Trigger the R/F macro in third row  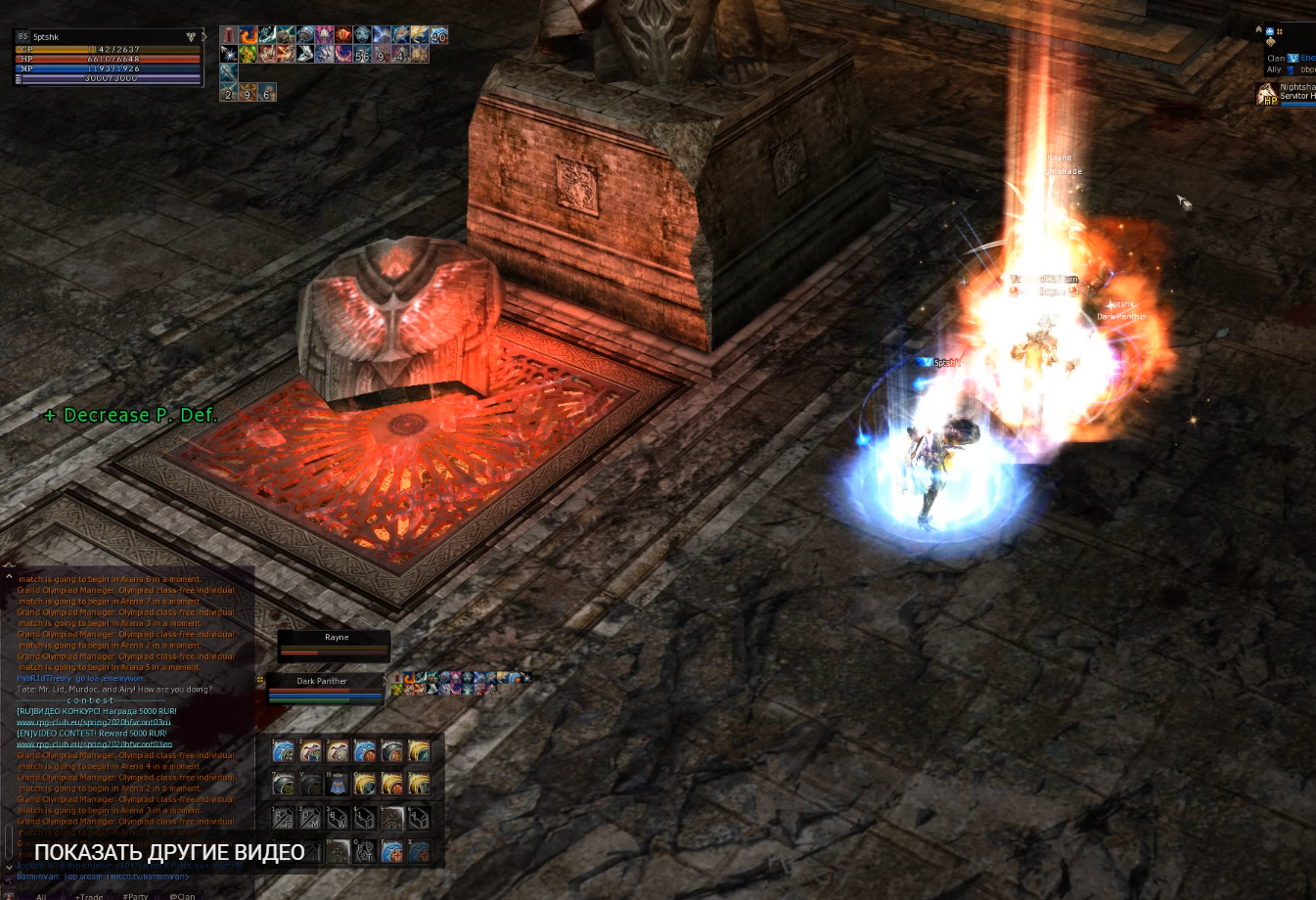[283, 818]
